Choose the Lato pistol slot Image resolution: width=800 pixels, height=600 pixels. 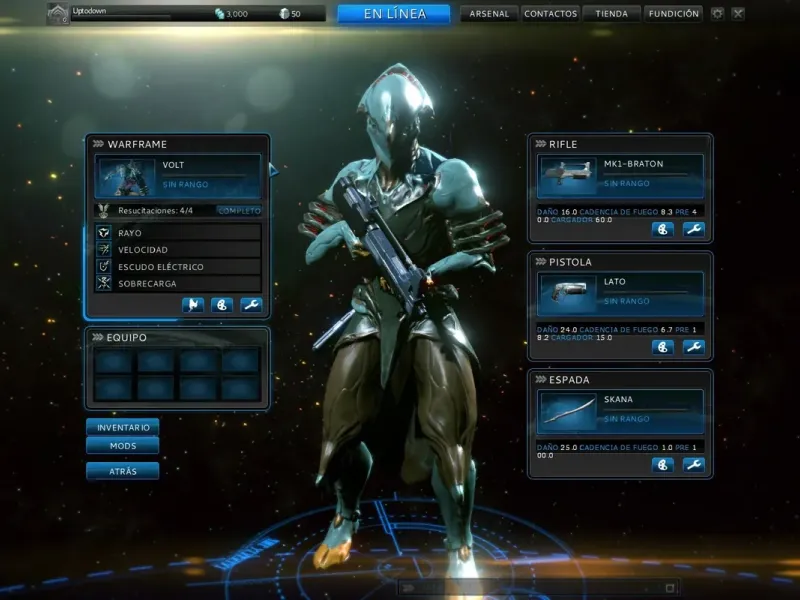[621, 292]
